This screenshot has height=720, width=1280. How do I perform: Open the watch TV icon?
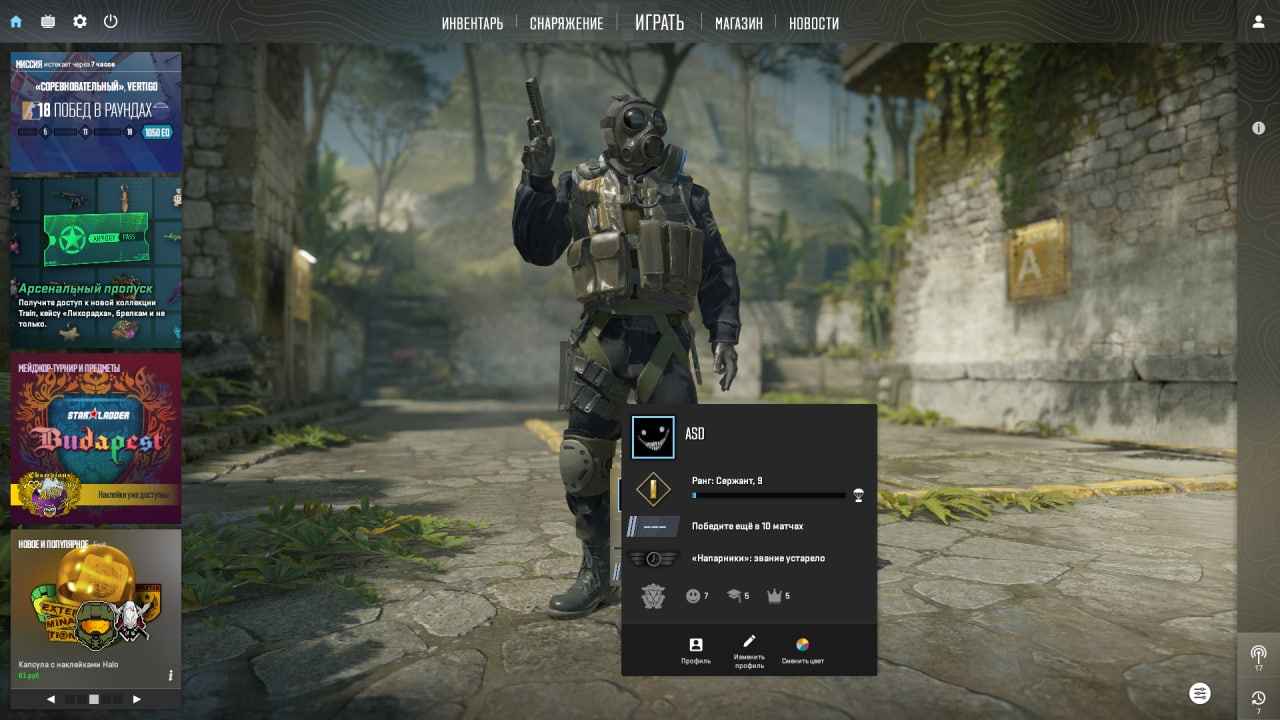click(x=48, y=21)
